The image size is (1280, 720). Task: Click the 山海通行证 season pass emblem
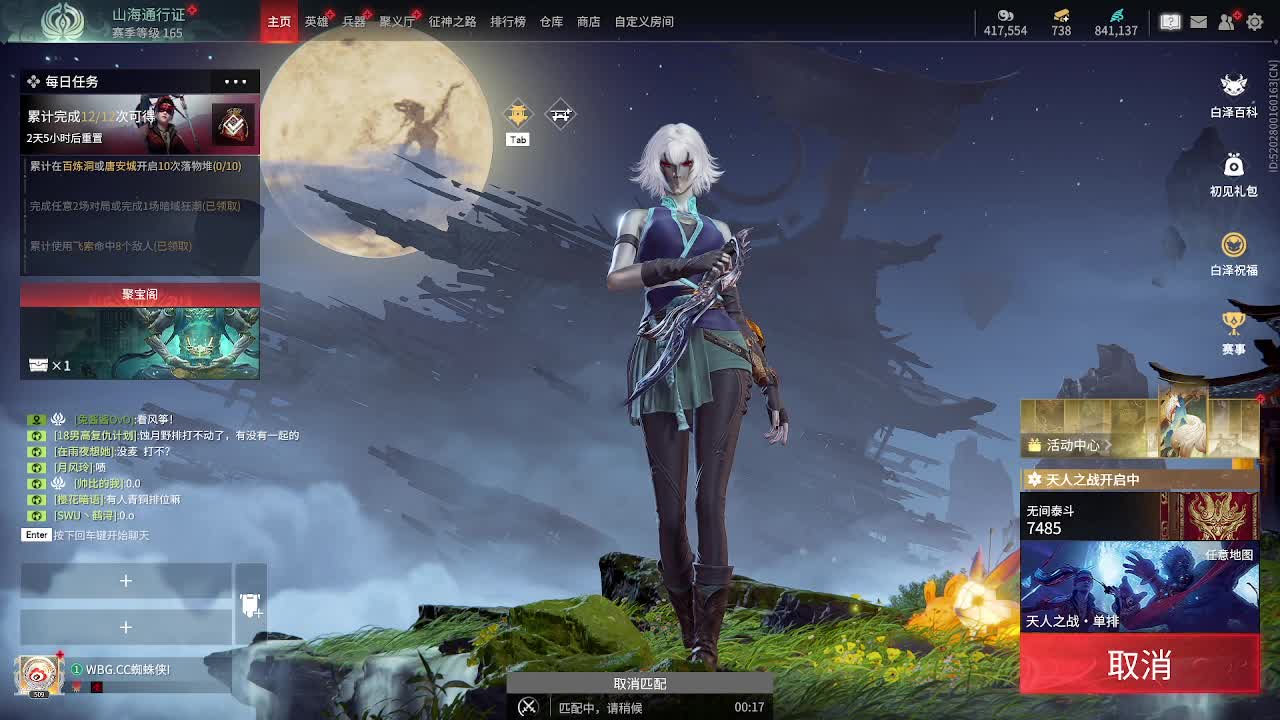[x=63, y=22]
